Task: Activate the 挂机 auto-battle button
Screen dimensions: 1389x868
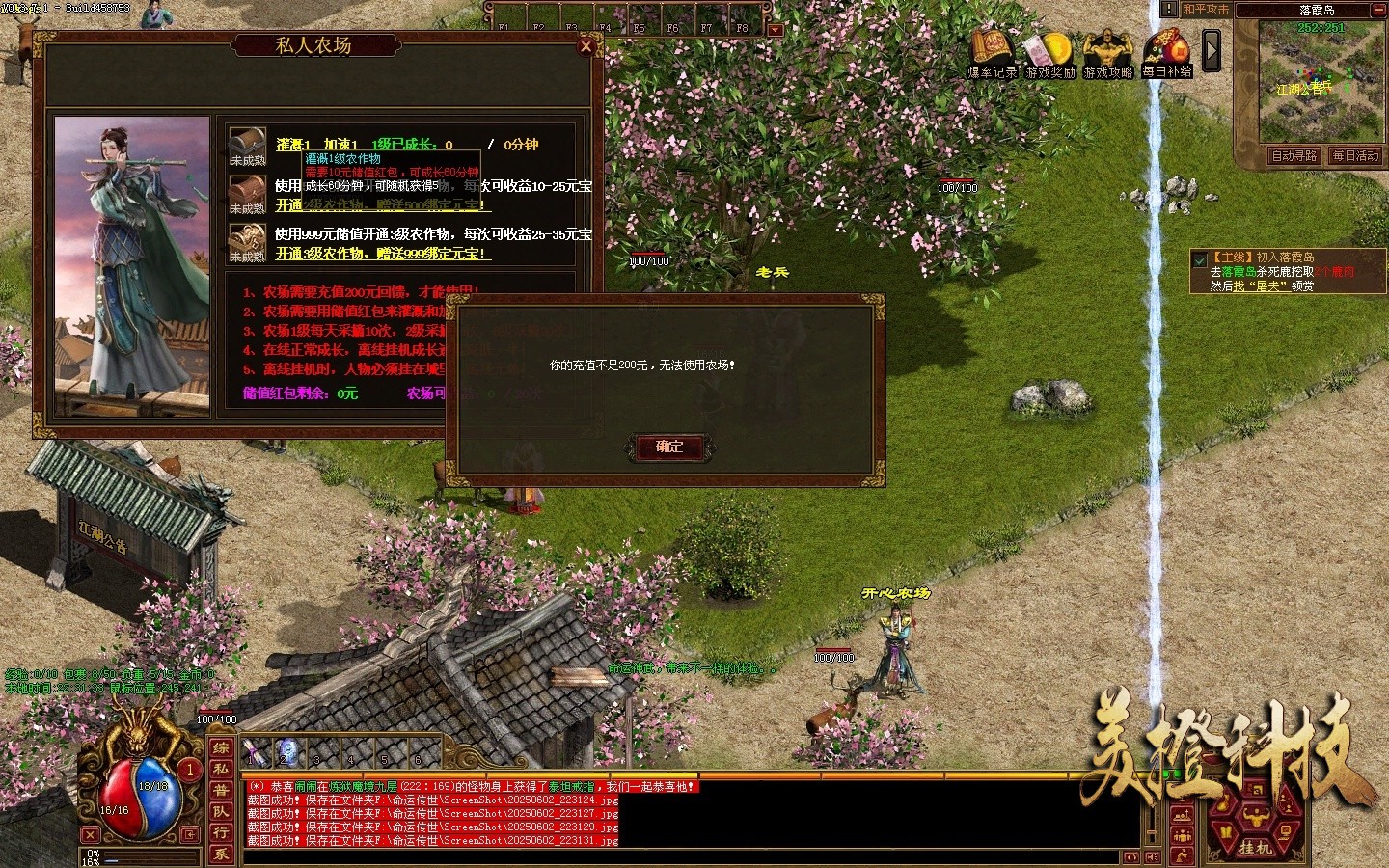Action: (x=1255, y=847)
